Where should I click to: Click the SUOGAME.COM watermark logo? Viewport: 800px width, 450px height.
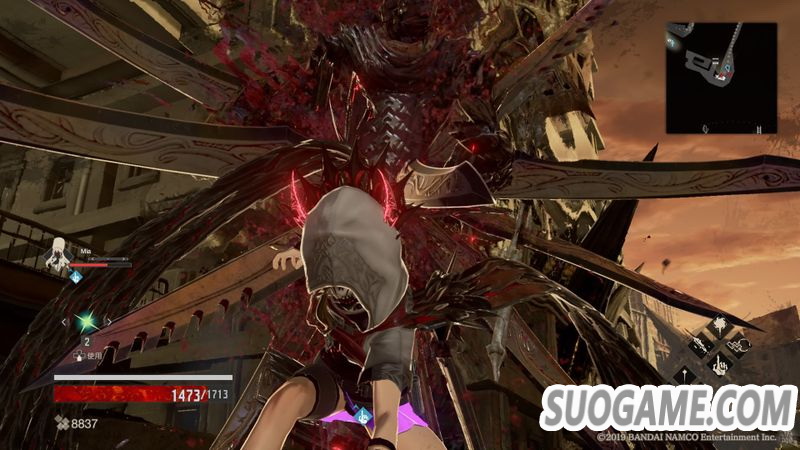point(666,410)
